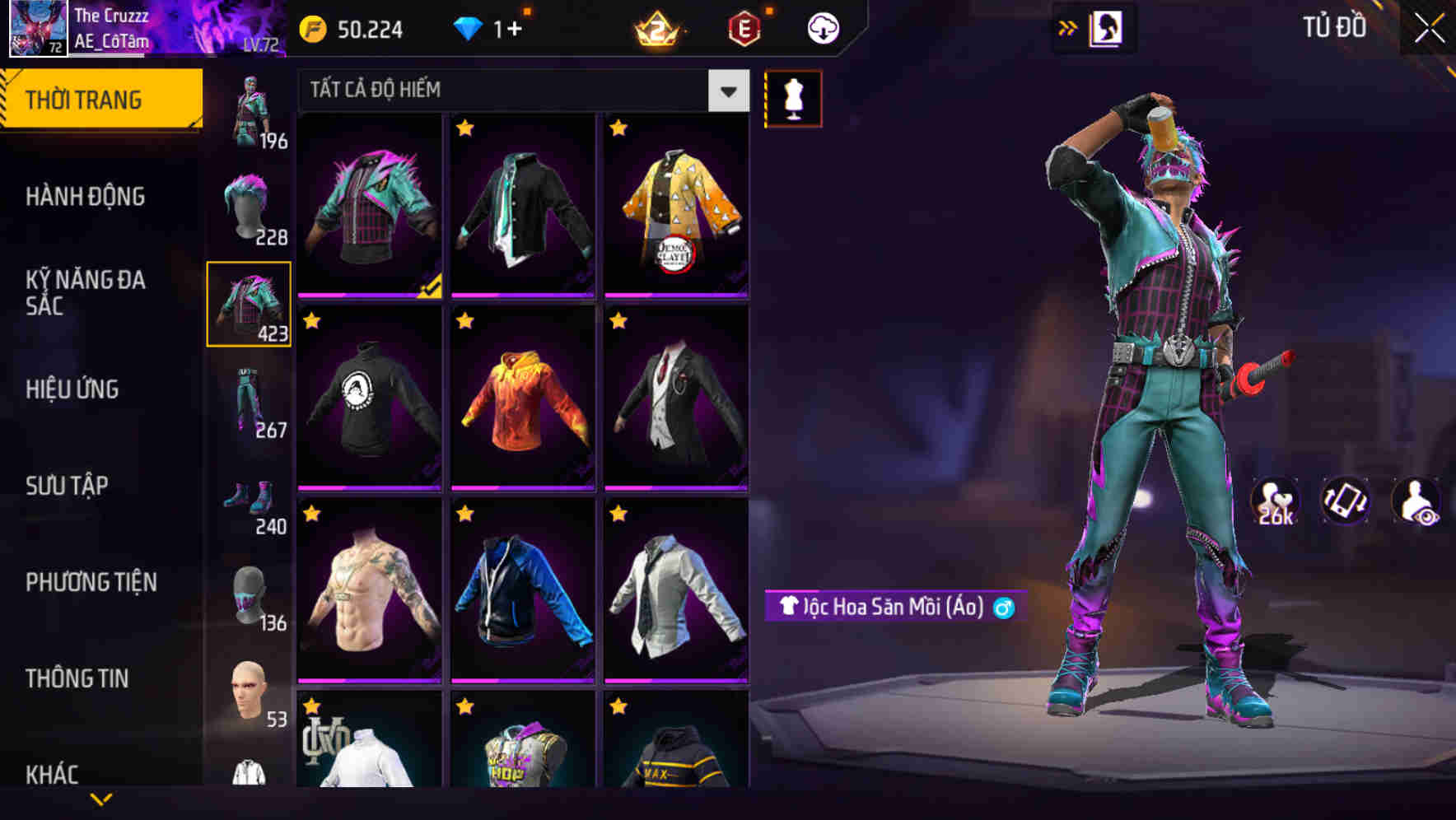Click the character card icon beside the chevrons
This screenshot has height=820, width=1456.
(x=1105, y=27)
